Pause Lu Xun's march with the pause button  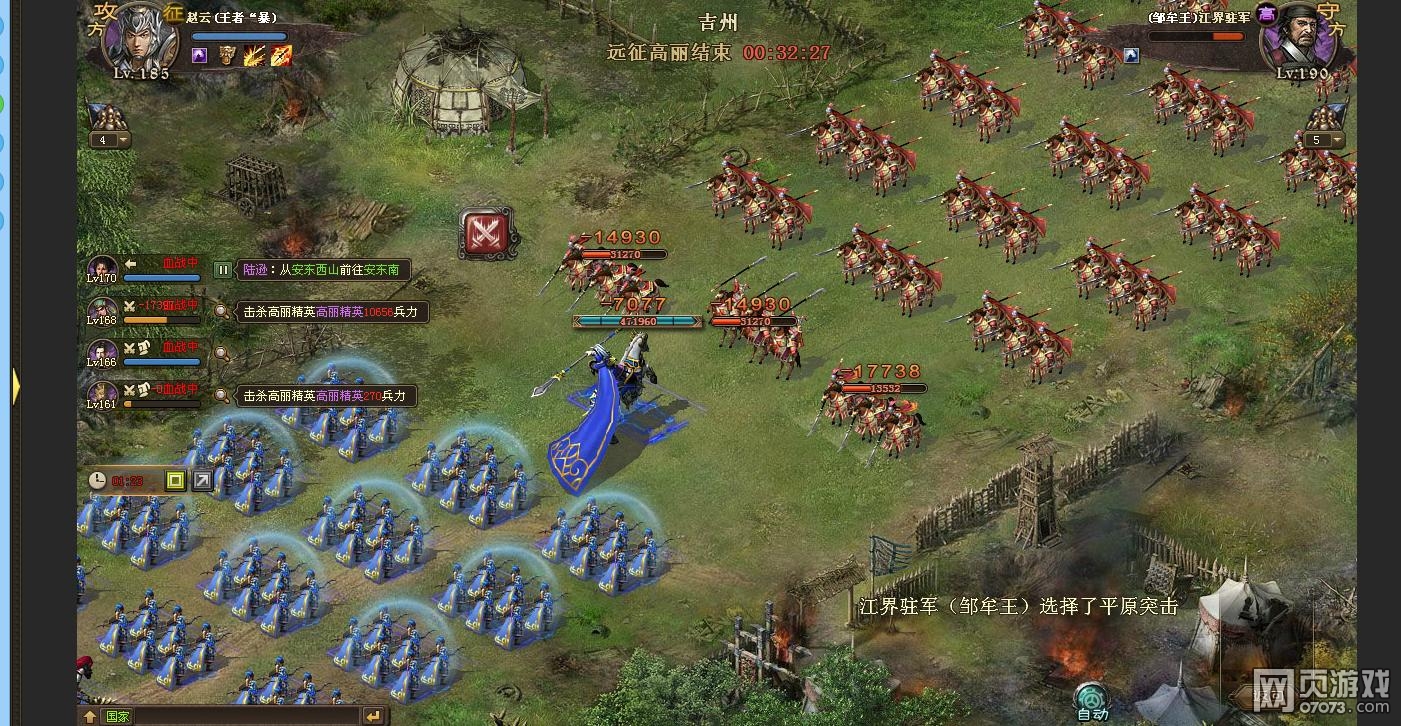tap(223, 270)
